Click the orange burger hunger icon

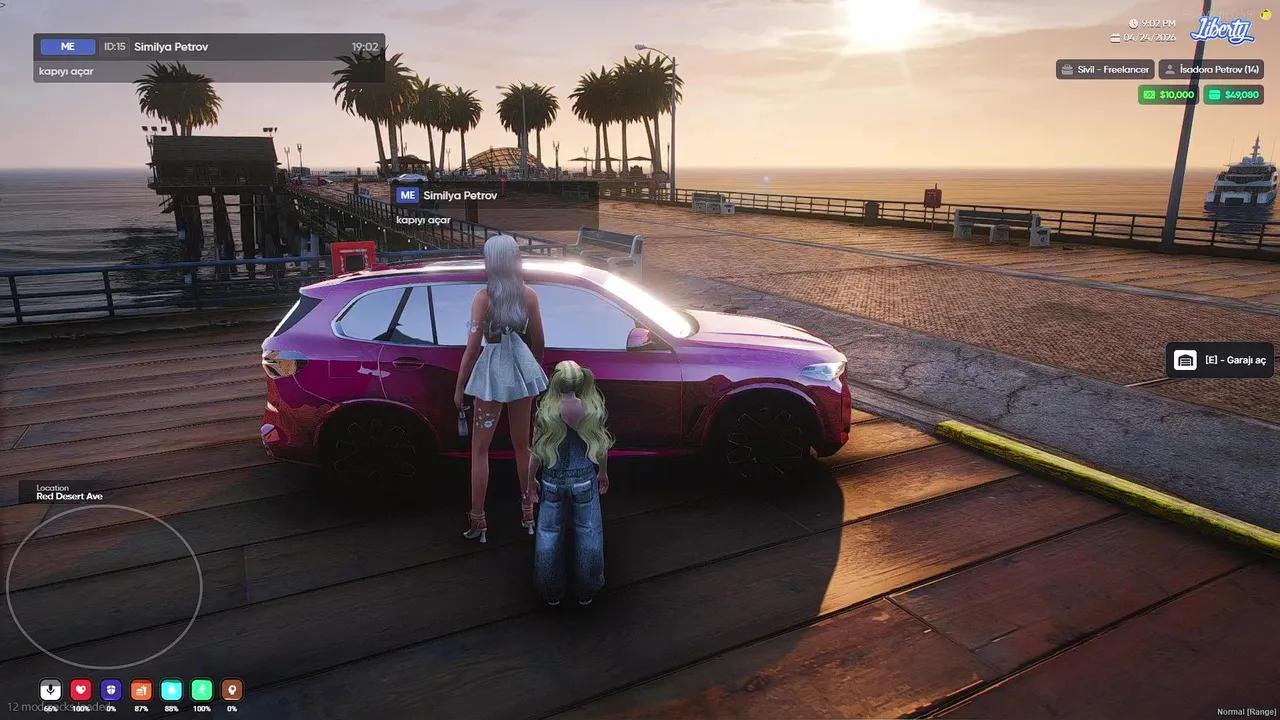pyautogui.click(x=141, y=690)
